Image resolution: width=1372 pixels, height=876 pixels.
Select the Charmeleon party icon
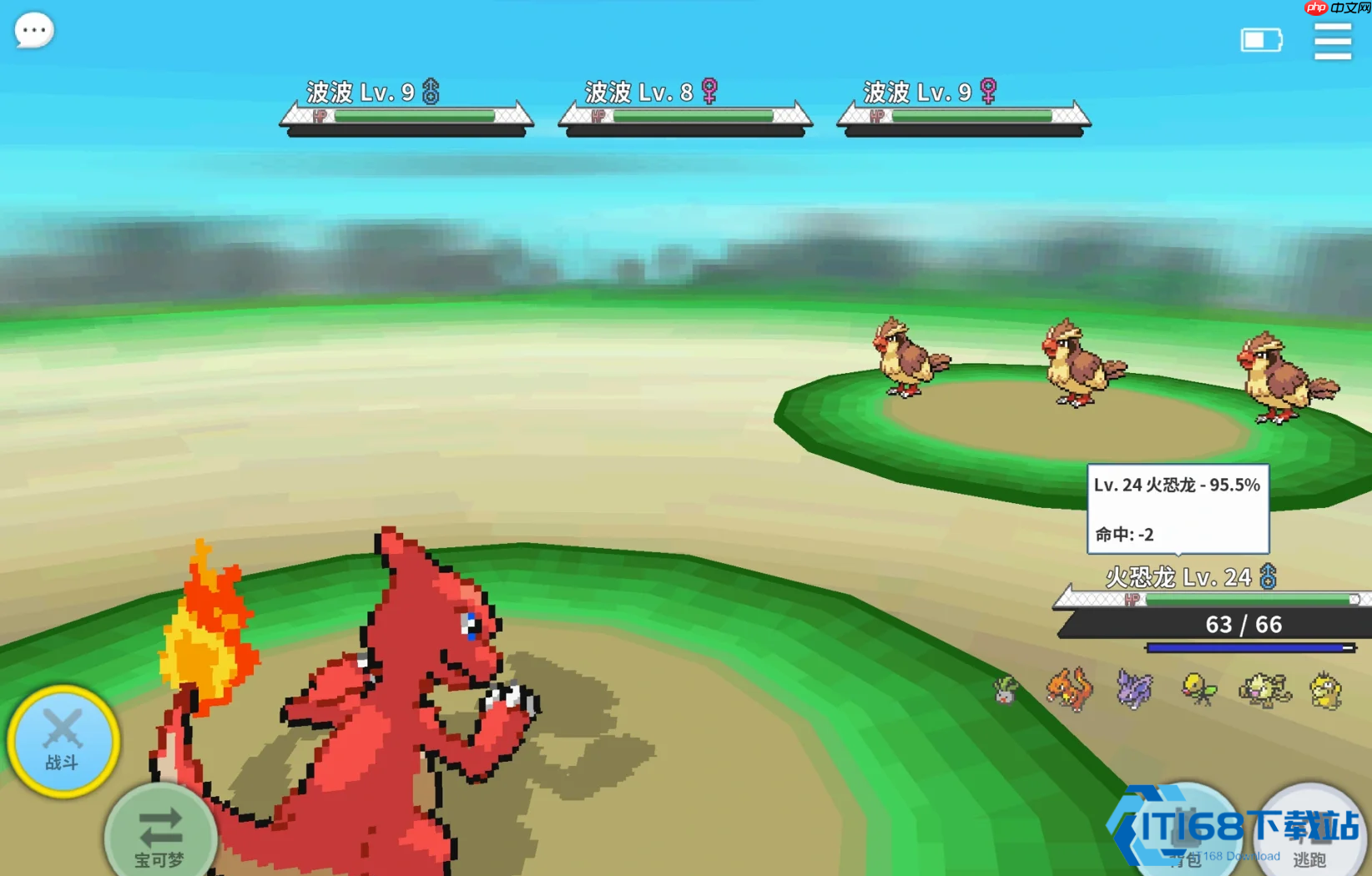[x=1070, y=689]
